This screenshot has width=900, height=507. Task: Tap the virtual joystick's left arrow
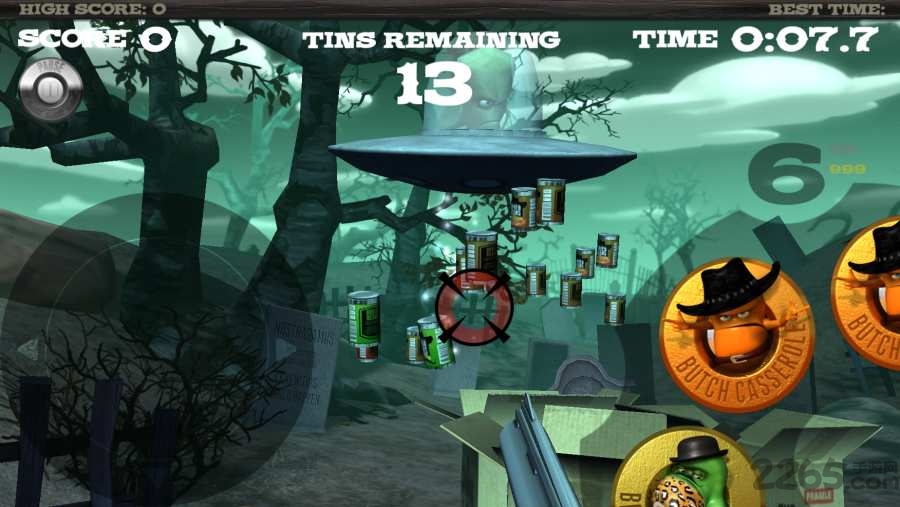point(30,348)
